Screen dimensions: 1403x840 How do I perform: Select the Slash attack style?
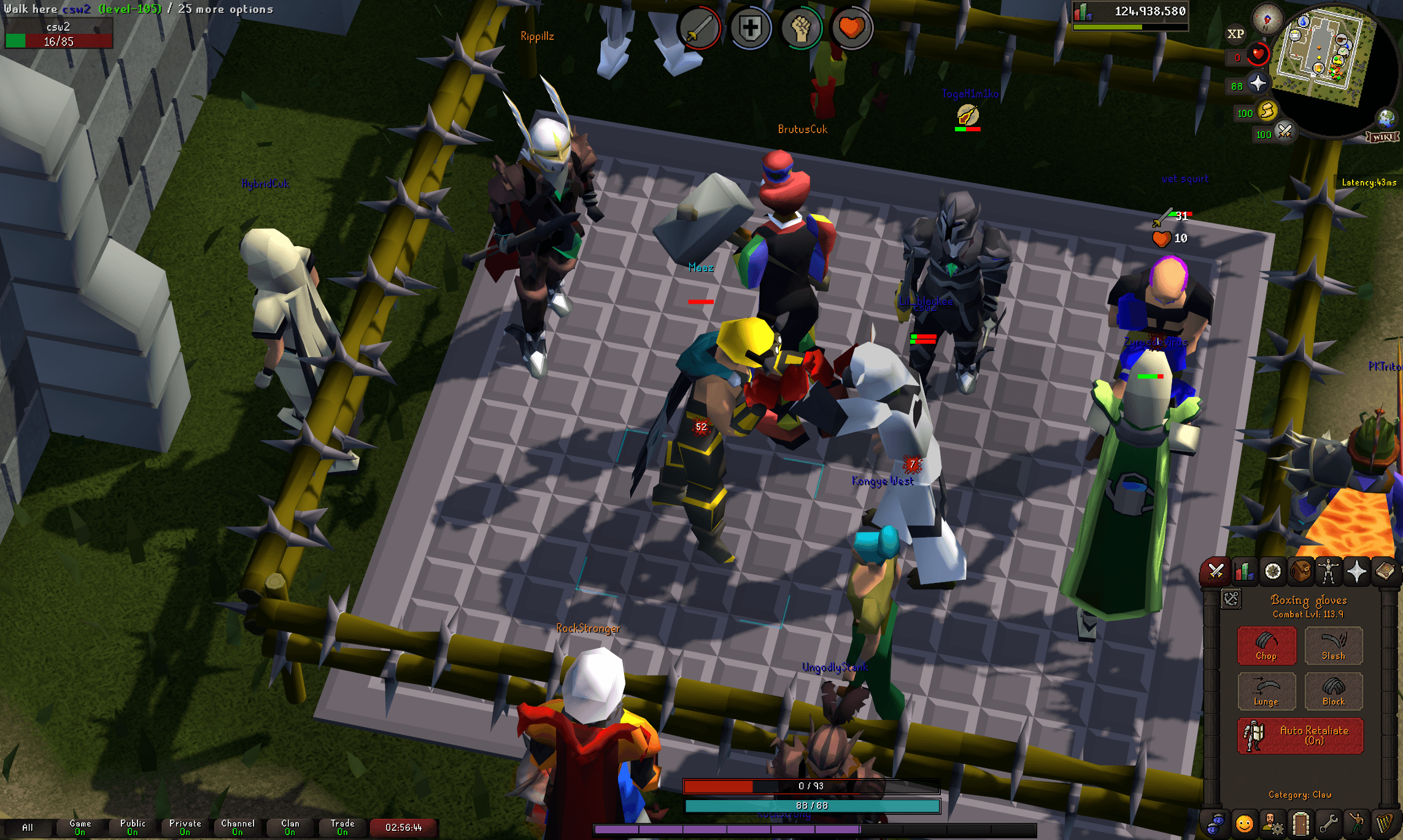(x=1333, y=646)
